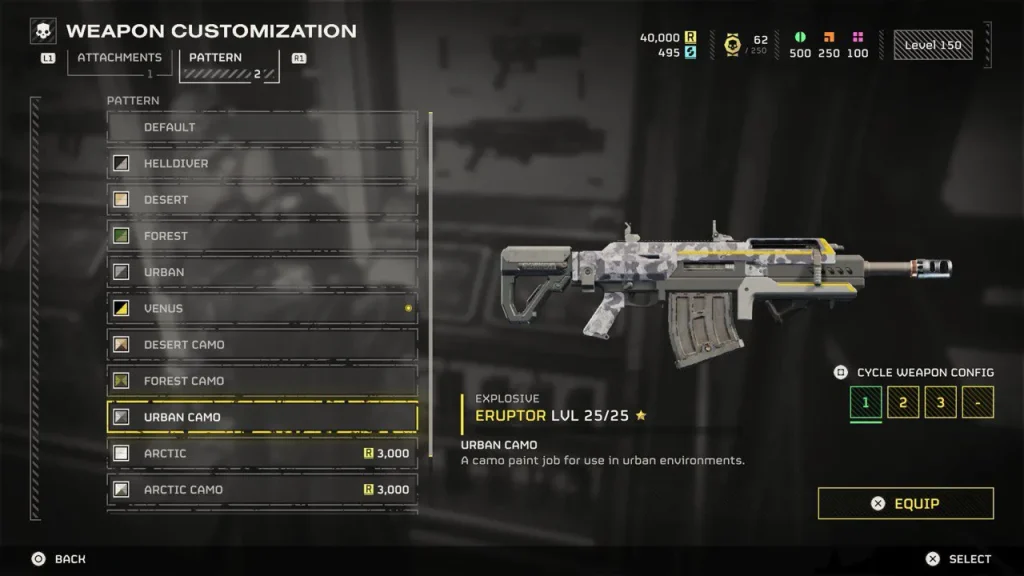Choose weapon config slot 3
The image size is (1024, 576).
[940, 402]
